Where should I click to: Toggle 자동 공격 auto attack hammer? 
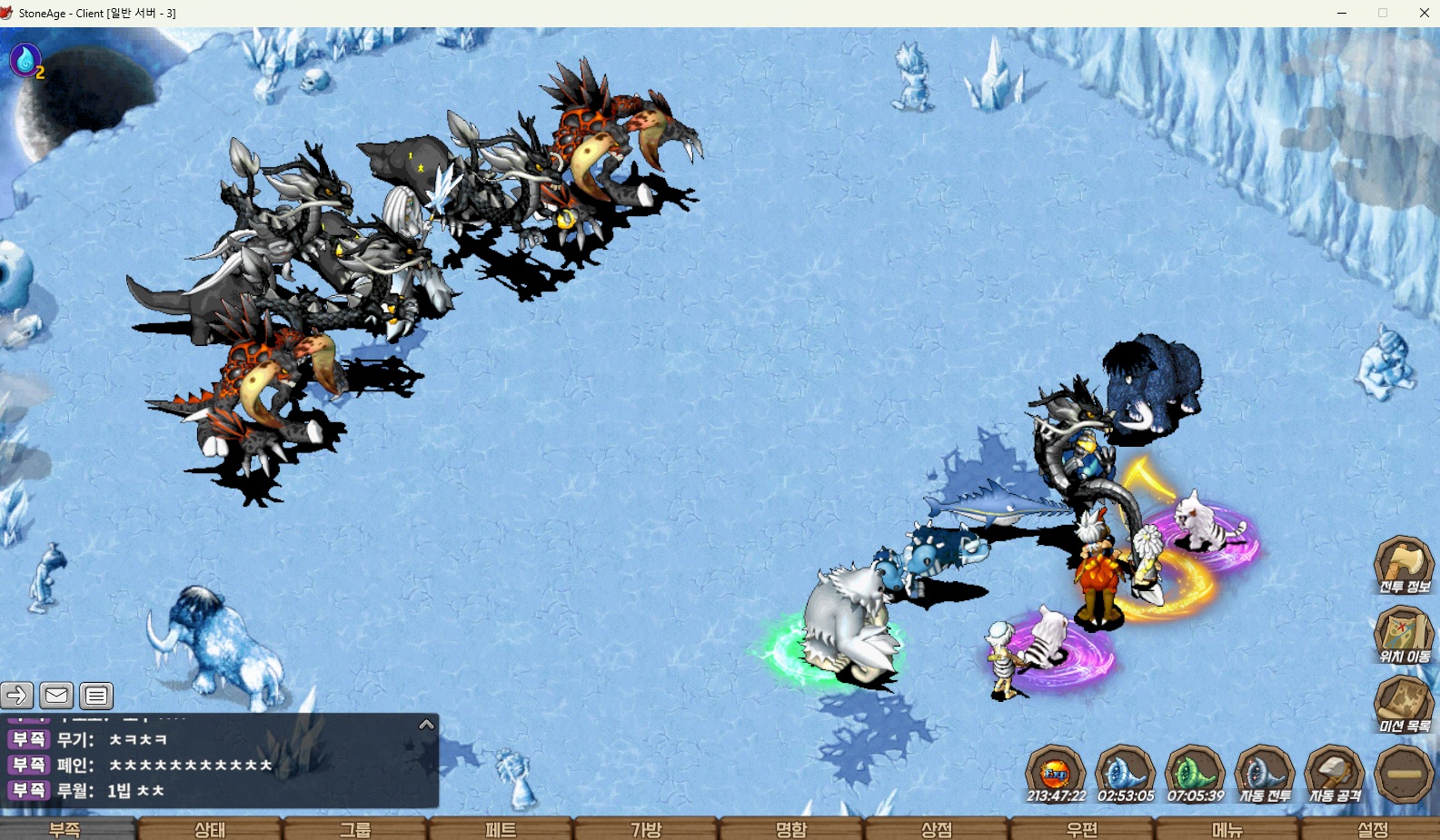click(x=1335, y=774)
